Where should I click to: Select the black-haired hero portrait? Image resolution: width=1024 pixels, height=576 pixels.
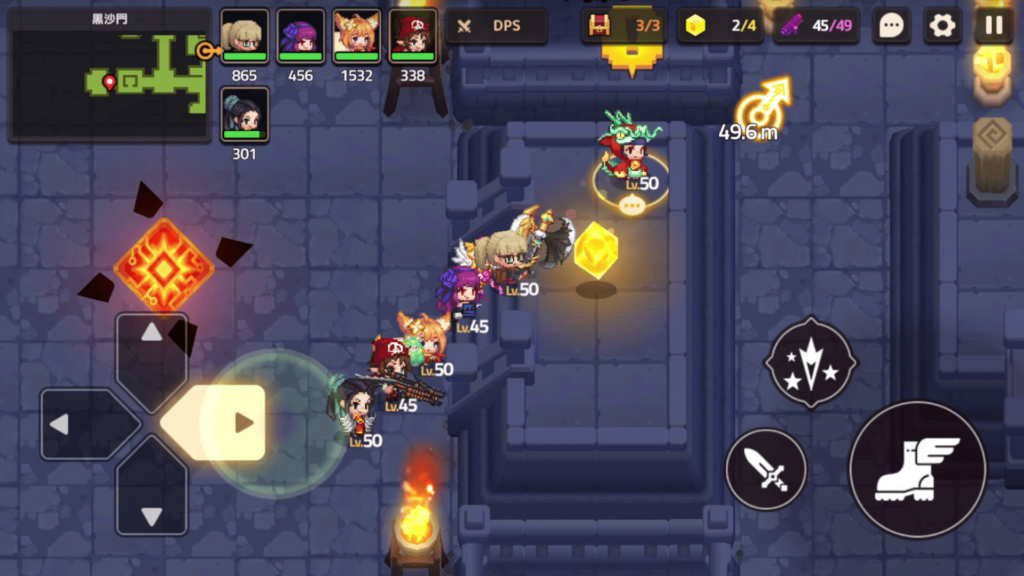click(244, 115)
